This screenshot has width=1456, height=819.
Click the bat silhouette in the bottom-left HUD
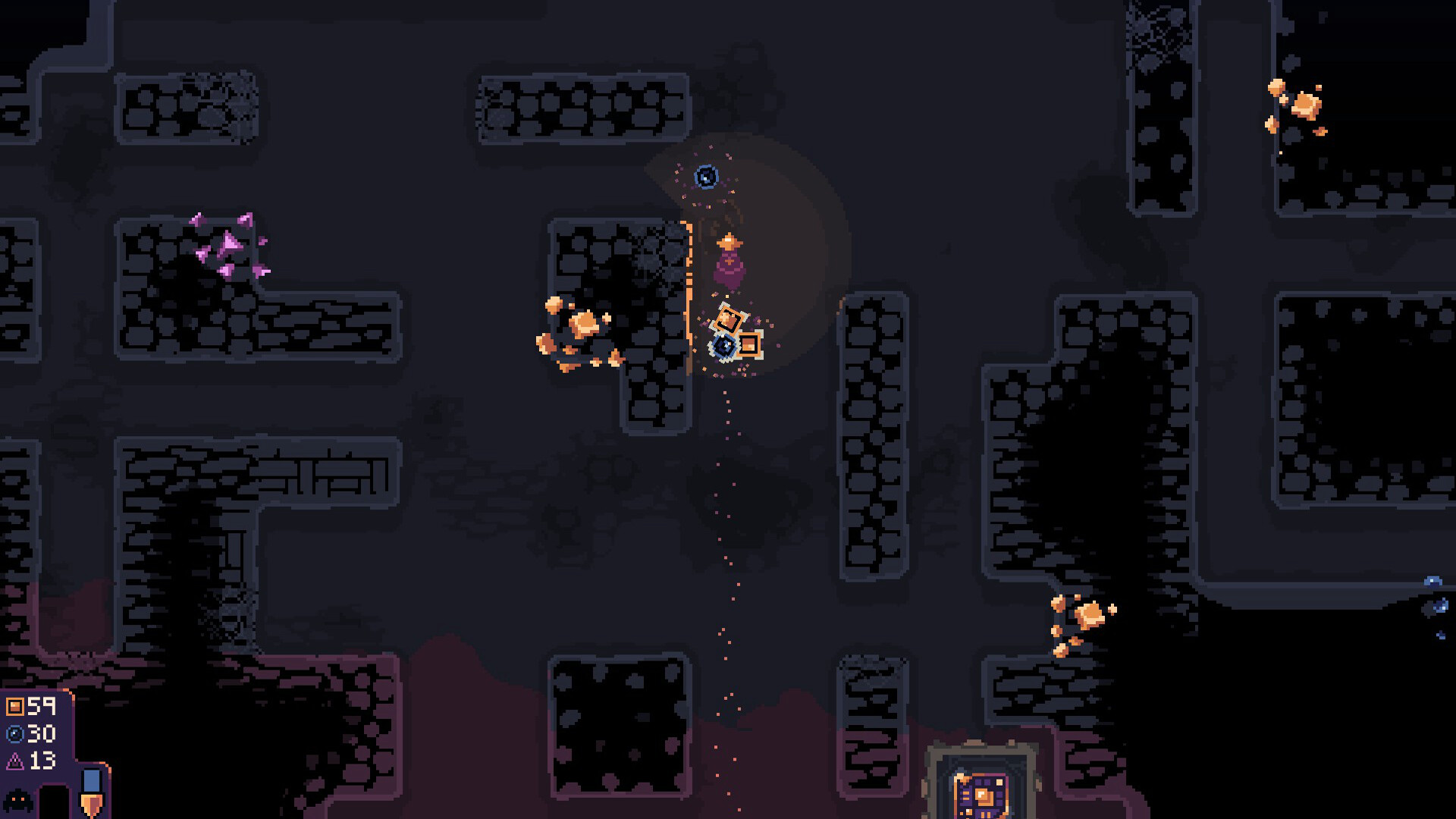pyautogui.click(x=17, y=800)
